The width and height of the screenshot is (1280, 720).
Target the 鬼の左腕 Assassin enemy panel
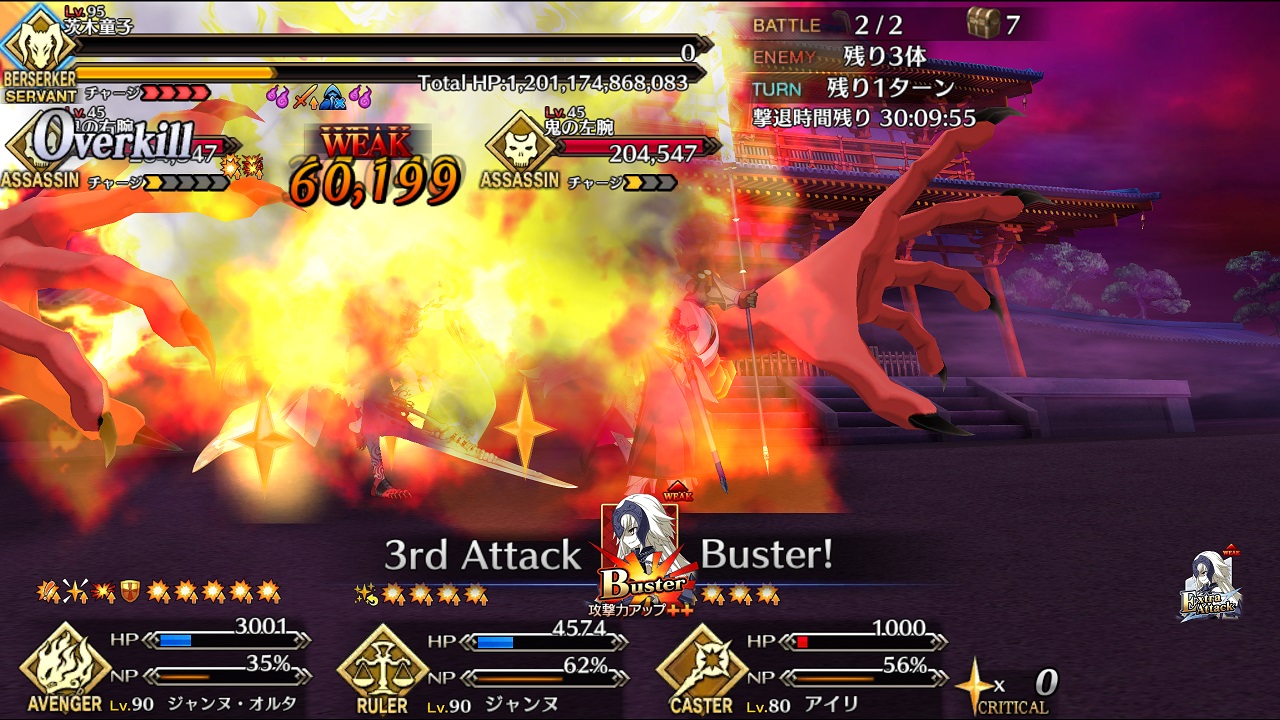coord(600,150)
